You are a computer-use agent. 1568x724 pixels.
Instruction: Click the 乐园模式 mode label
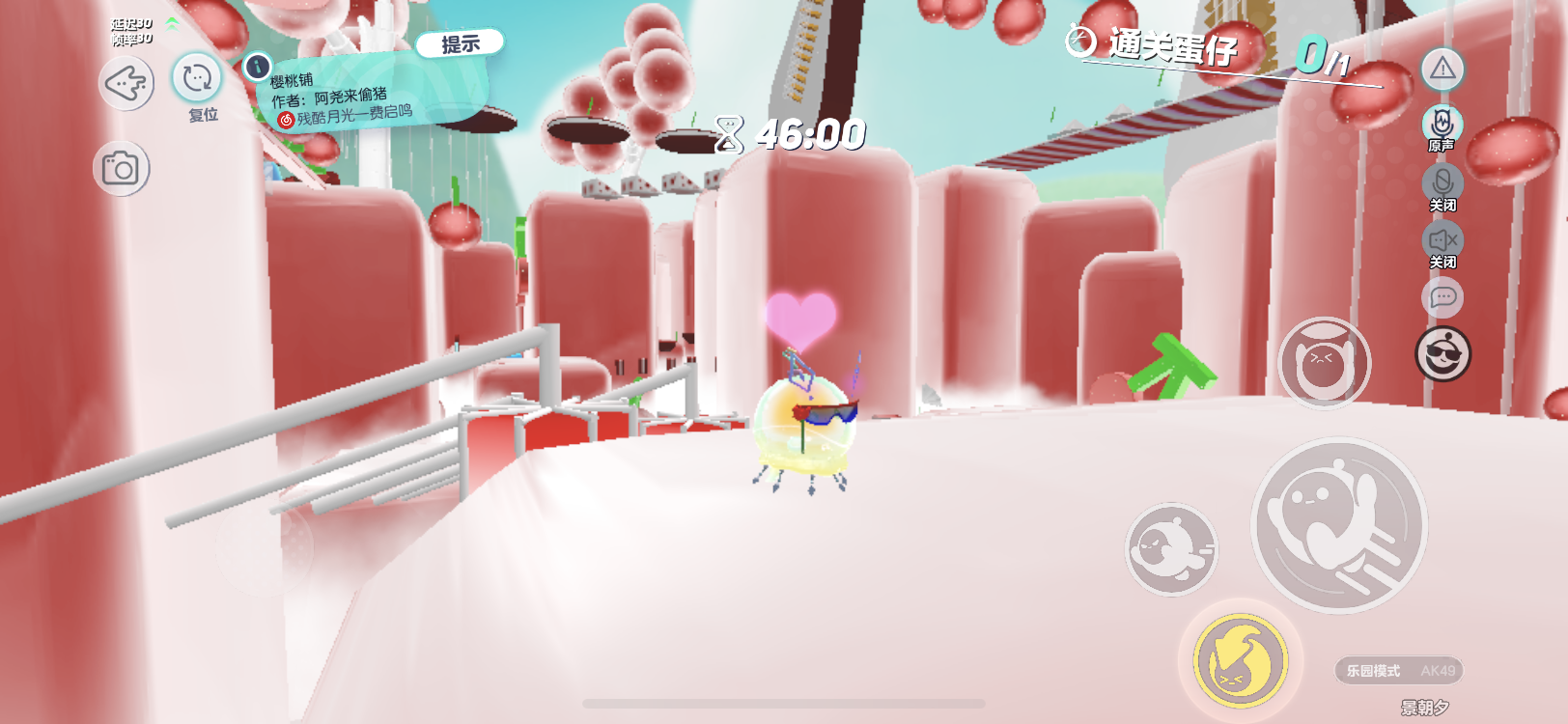[x=1374, y=671]
